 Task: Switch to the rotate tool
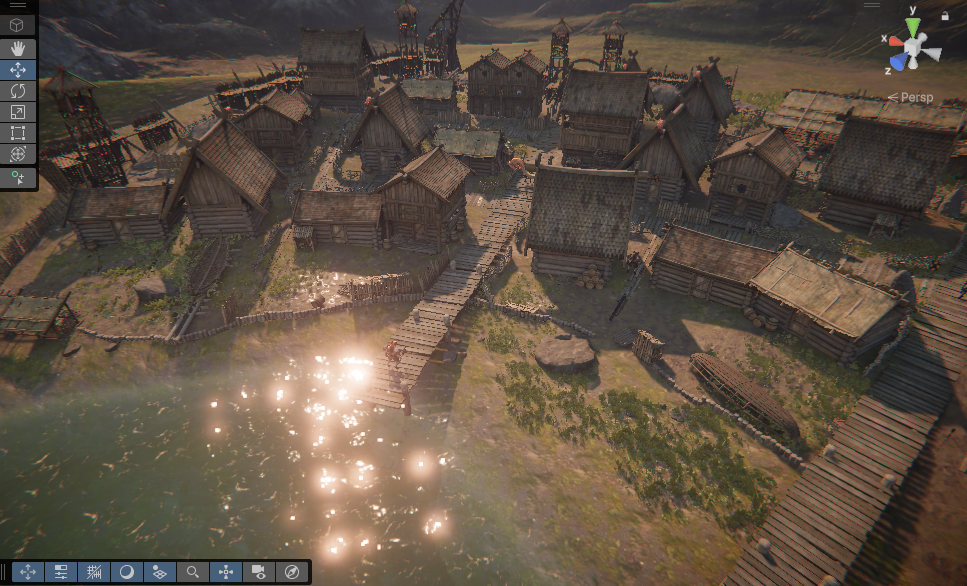tap(18, 91)
